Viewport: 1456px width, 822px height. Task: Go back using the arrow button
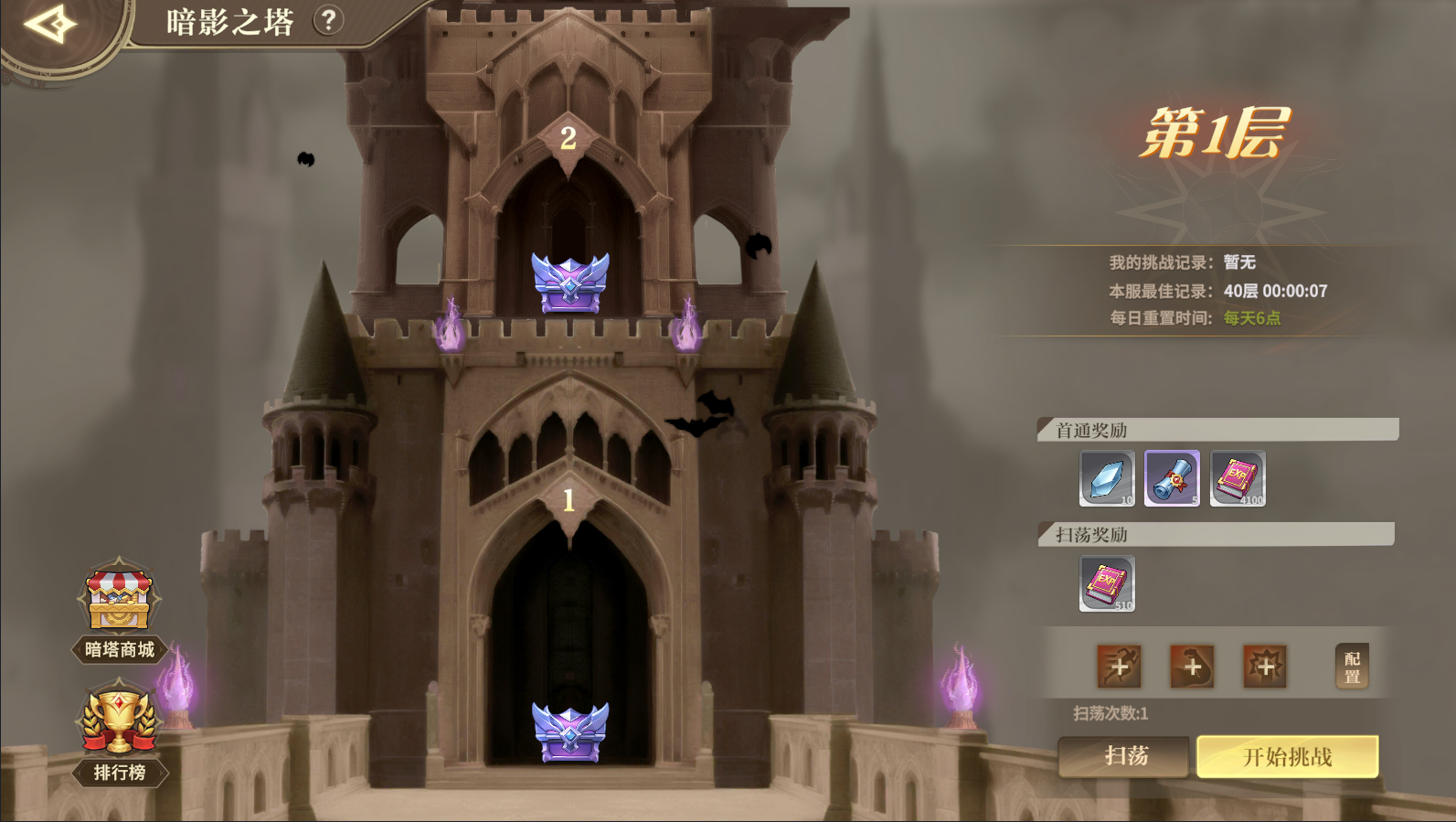pyautogui.click(x=50, y=24)
